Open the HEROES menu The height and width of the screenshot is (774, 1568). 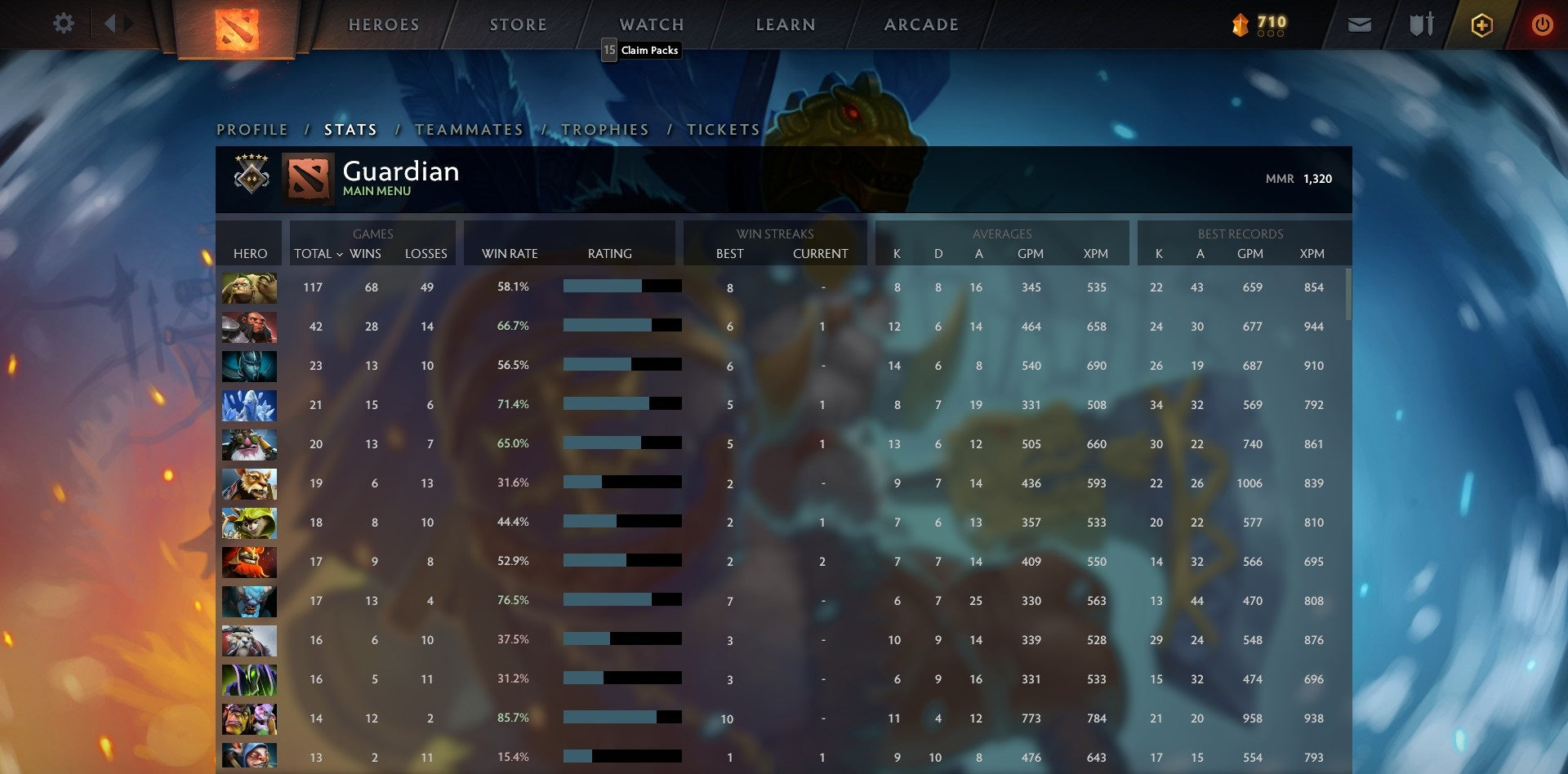[384, 24]
